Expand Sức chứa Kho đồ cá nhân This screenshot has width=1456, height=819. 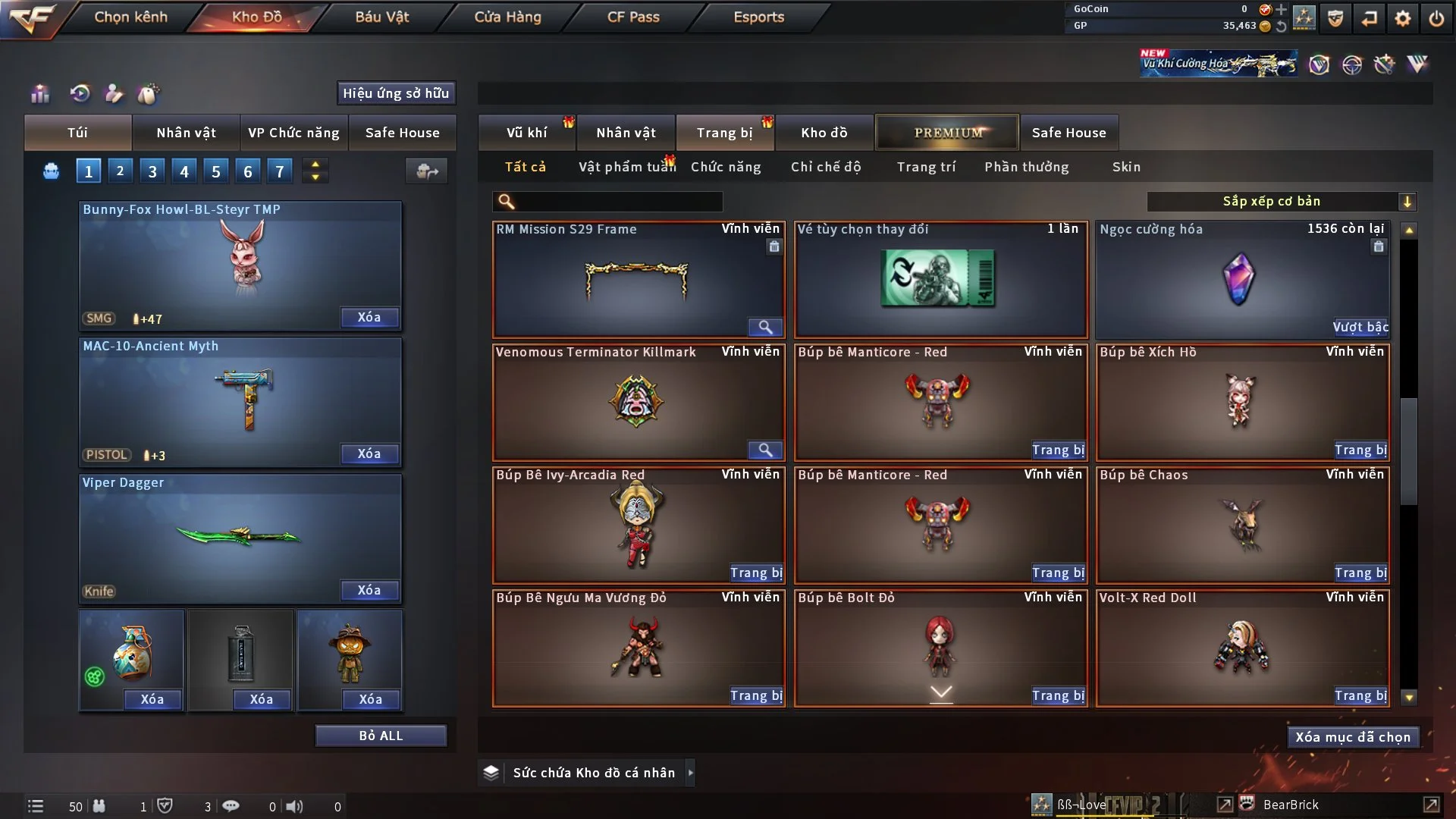click(690, 773)
